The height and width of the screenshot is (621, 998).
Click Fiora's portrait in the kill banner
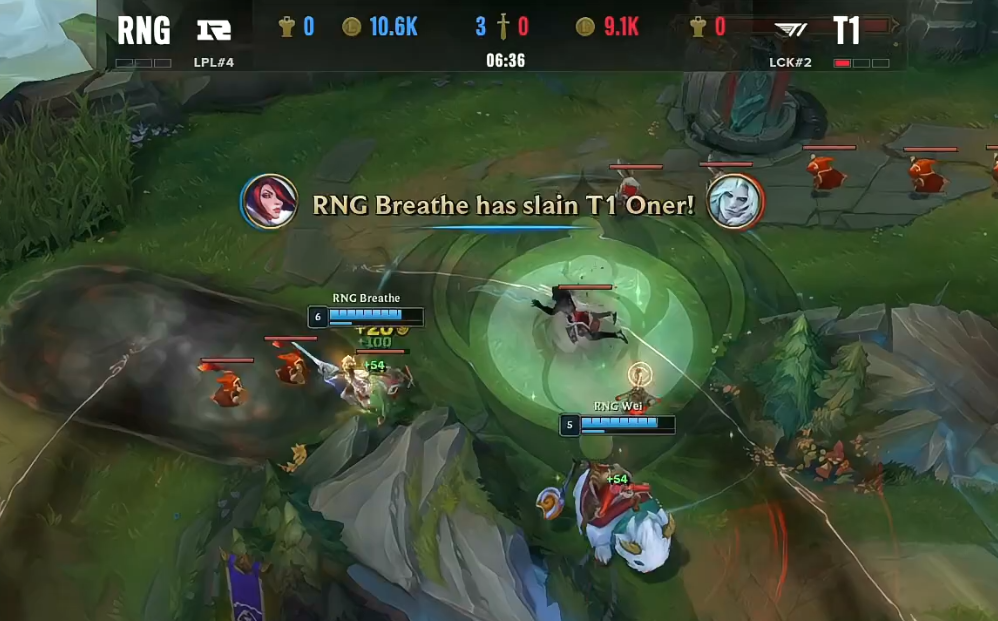click(269, 201)
